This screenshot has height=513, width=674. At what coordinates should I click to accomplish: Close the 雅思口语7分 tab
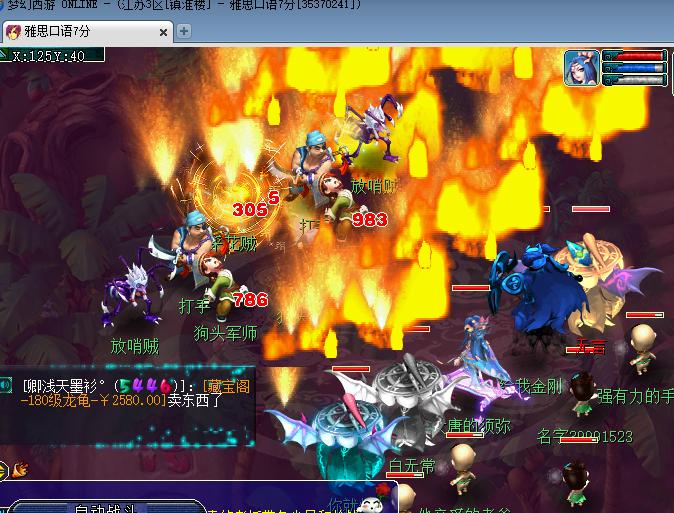point(161,31)
